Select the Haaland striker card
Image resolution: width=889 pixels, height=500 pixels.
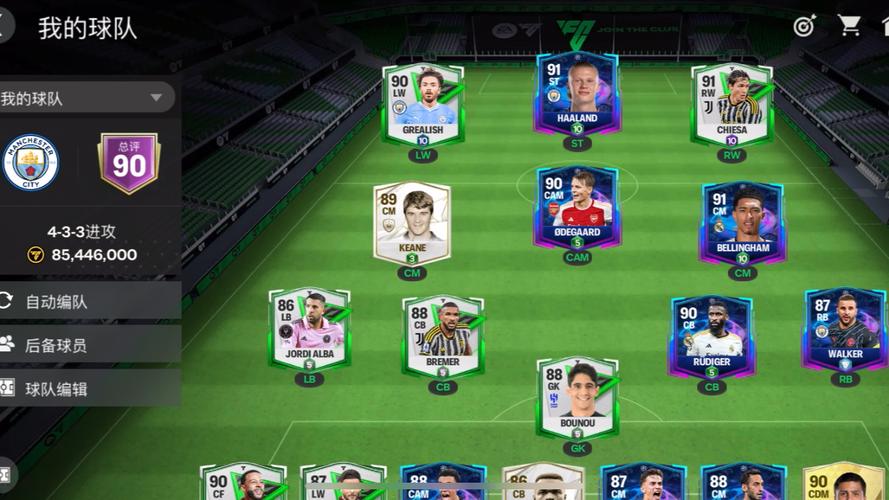(577, 97)
